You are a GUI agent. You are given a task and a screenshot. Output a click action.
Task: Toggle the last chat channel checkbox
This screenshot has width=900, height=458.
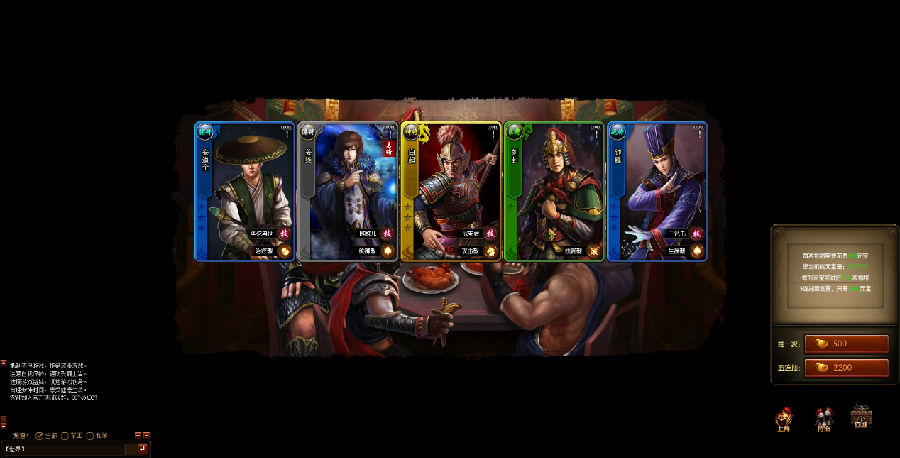tap(91, 435)
